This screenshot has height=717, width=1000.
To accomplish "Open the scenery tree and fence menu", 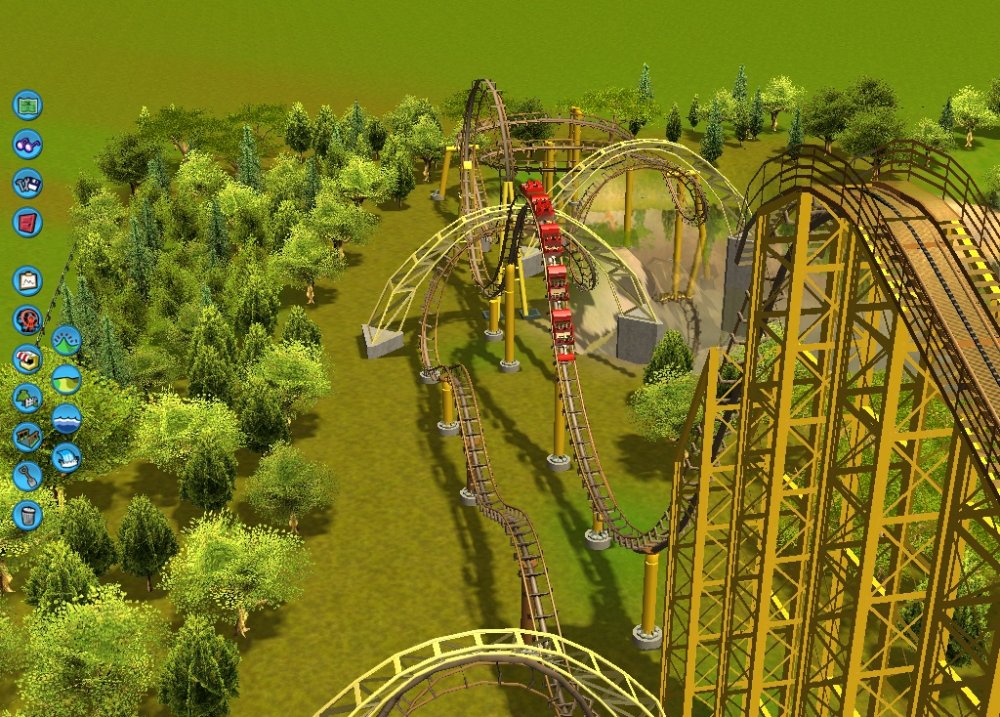I will click(27, 398).
